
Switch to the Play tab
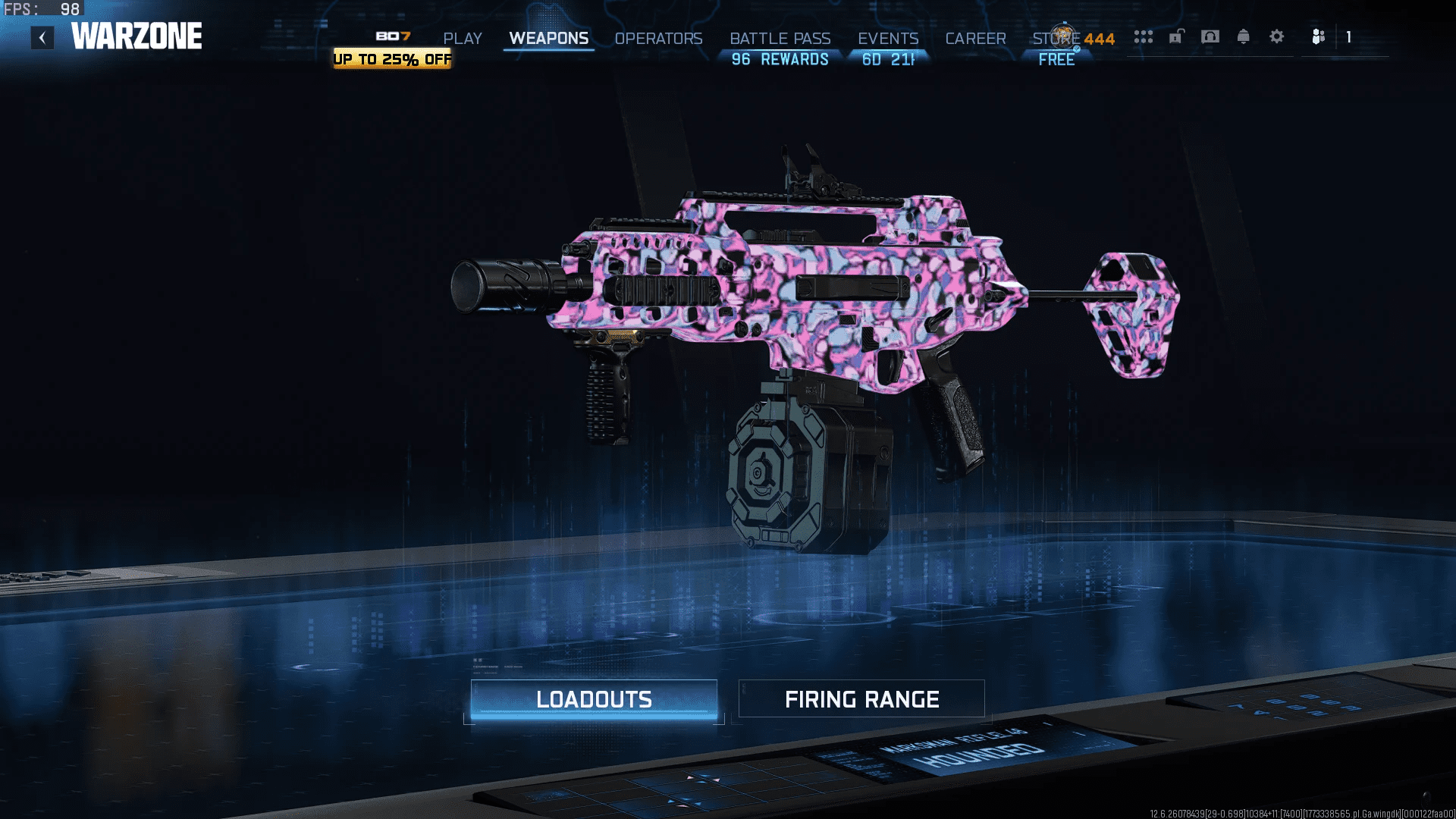click(x=463, y=39)
